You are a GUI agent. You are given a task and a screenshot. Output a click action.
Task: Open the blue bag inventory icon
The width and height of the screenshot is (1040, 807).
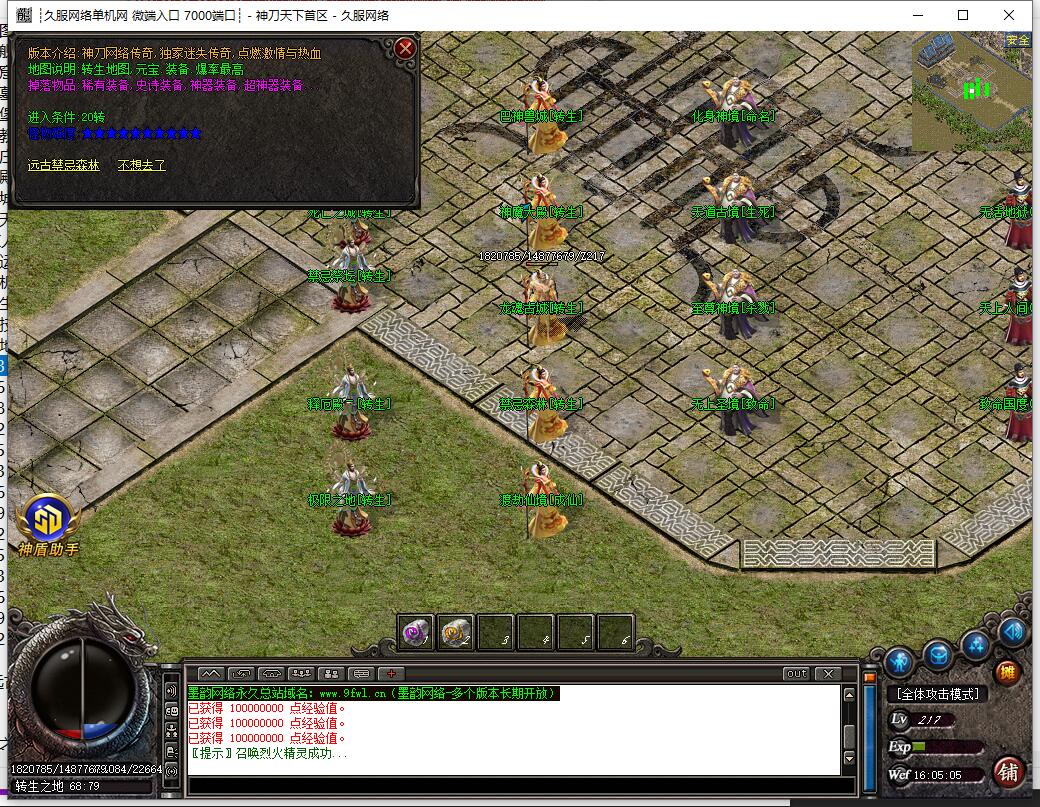pos(938,655)
